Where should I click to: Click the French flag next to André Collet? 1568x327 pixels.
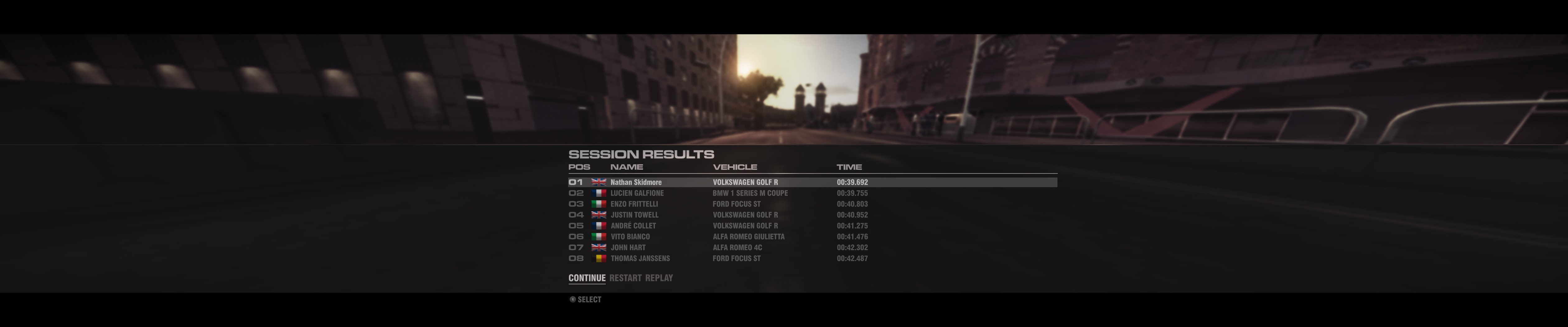[599, 225]
